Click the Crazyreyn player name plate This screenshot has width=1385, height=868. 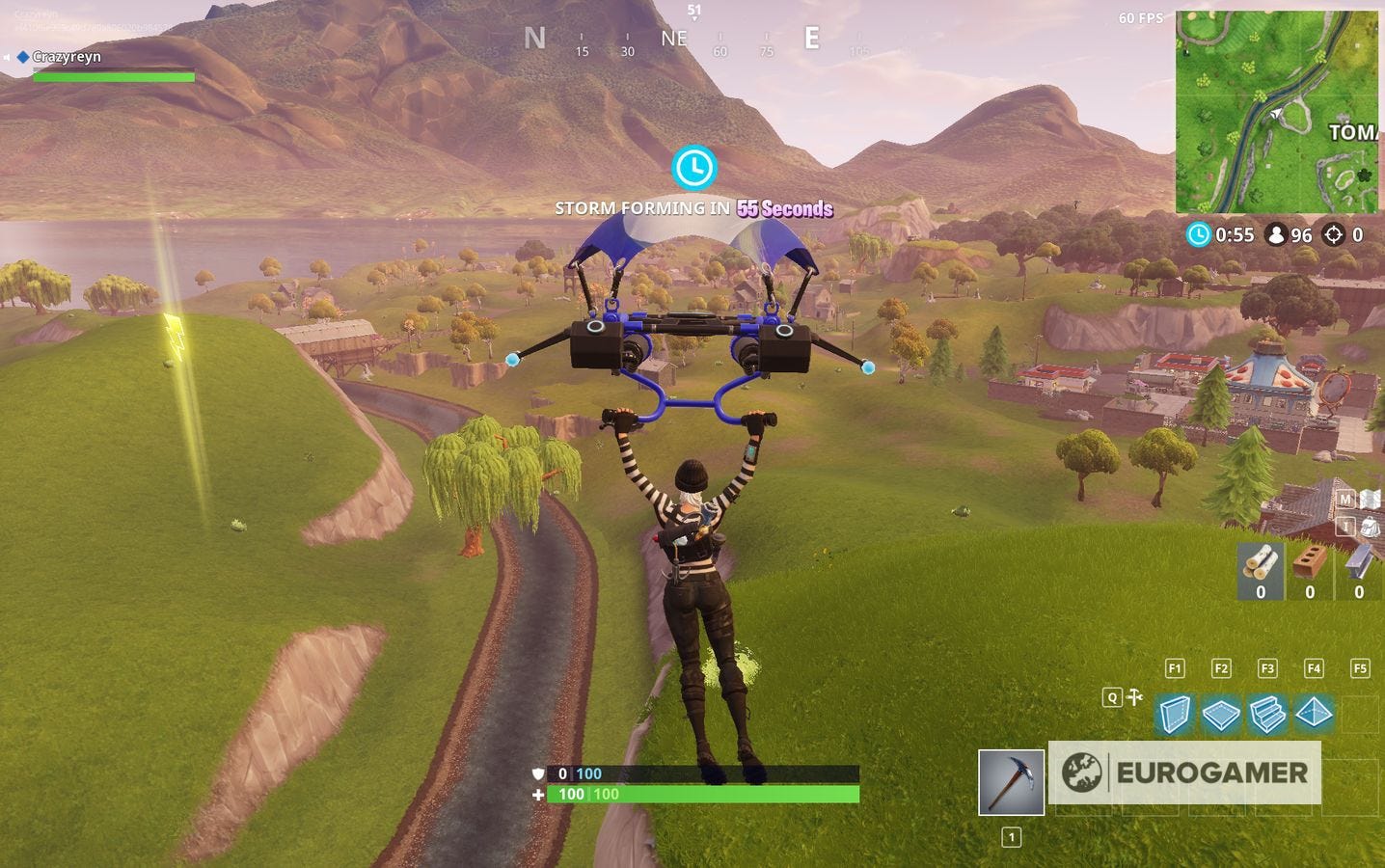68,56
